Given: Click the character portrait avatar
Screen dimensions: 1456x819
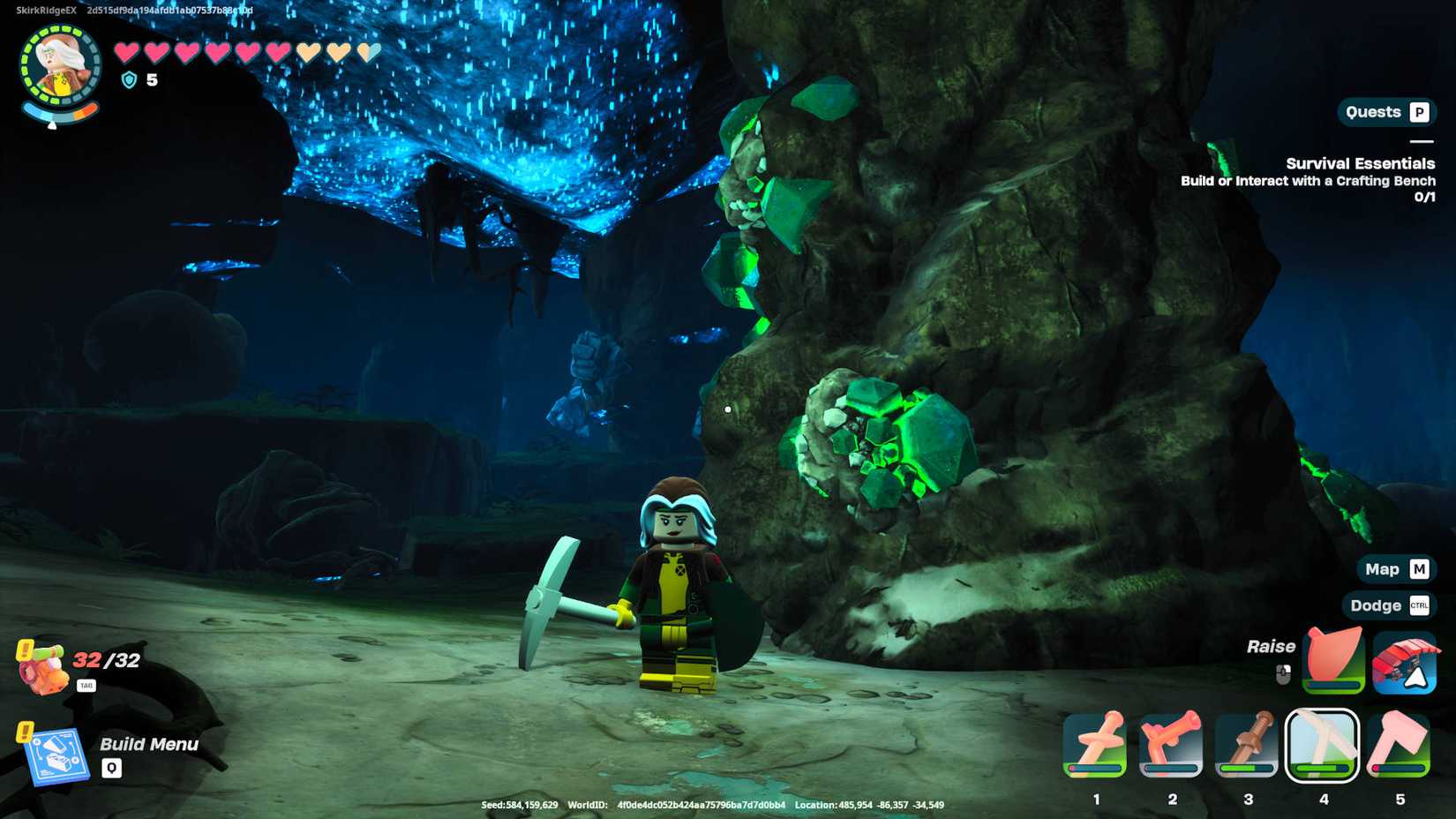Looking at the screenshot, I should tap(55, 62).
